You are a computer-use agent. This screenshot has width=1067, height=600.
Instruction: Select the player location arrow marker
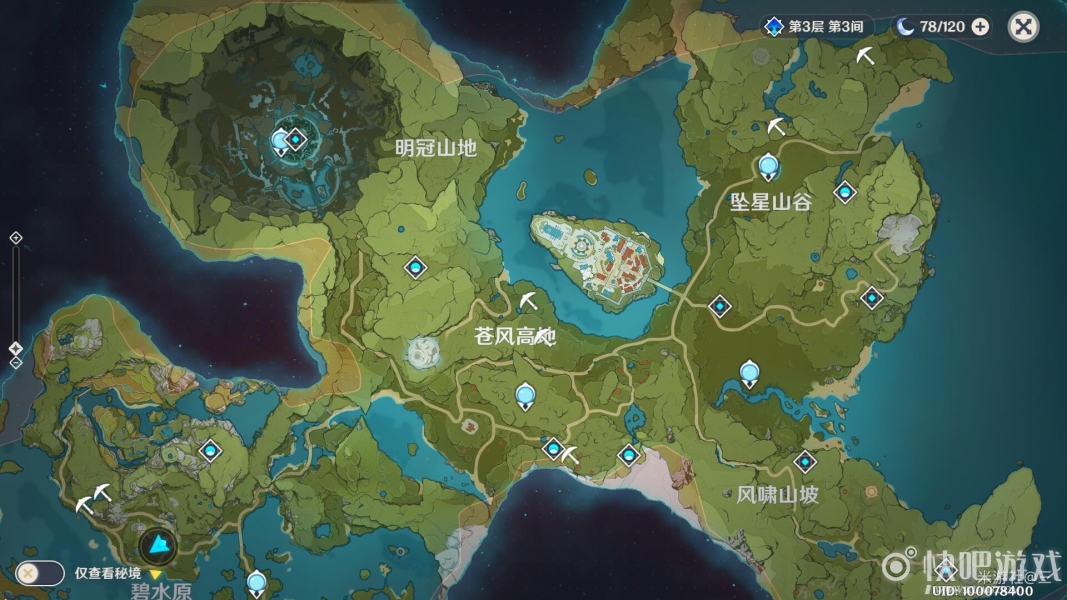pyautogui.click(x=158, y=545)
